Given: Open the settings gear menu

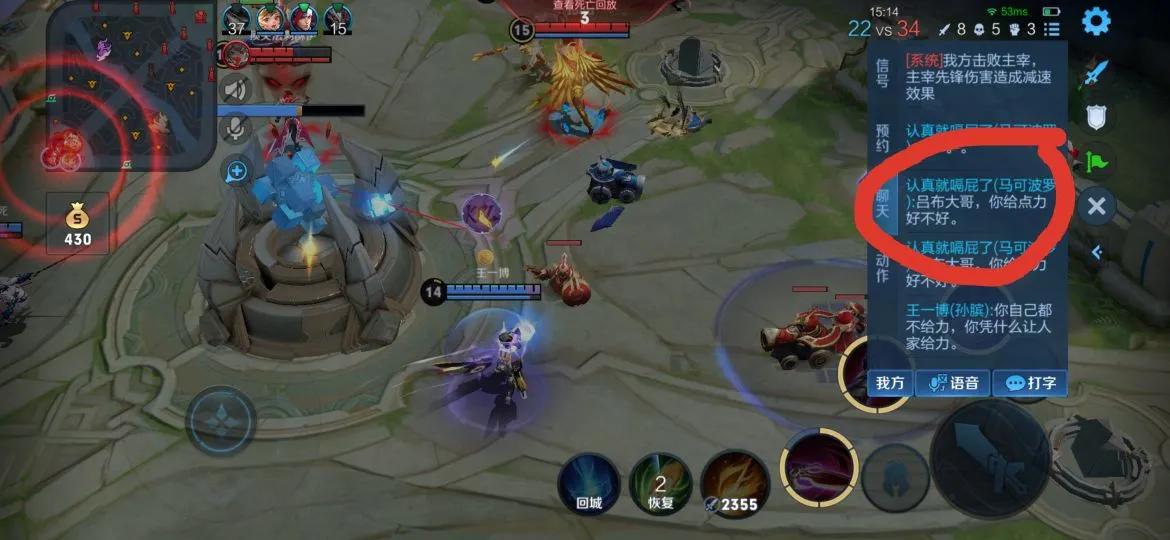Looking at the screenshot, I should [x=1096, y=21].
